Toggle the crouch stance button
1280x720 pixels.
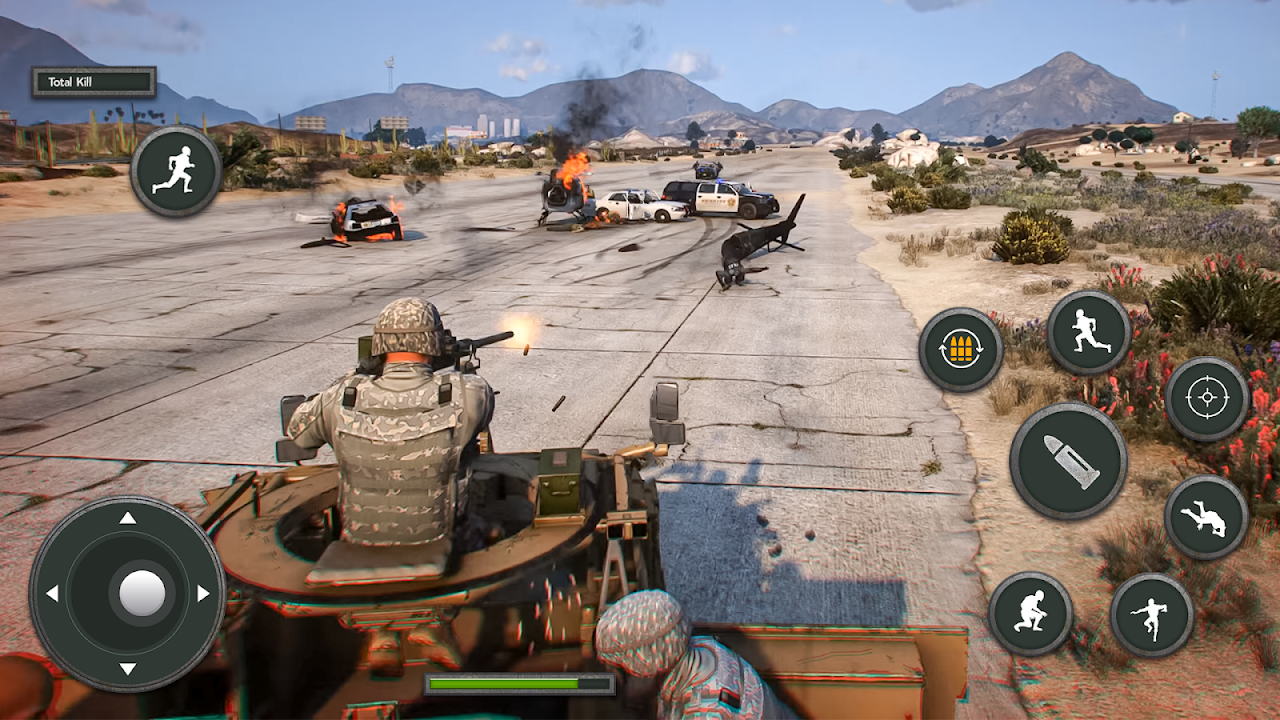[1031, 613]
